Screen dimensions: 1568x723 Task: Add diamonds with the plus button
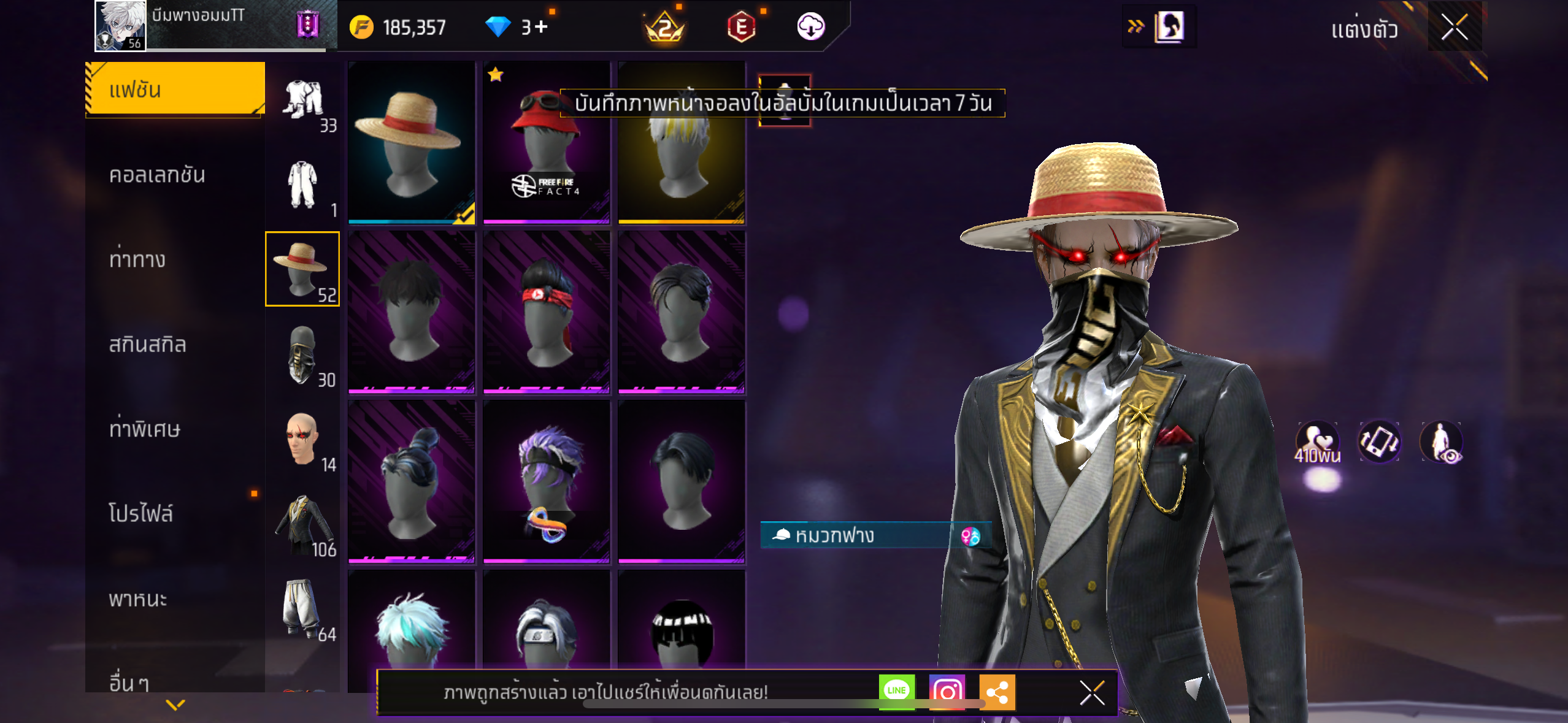coord(541,27)
